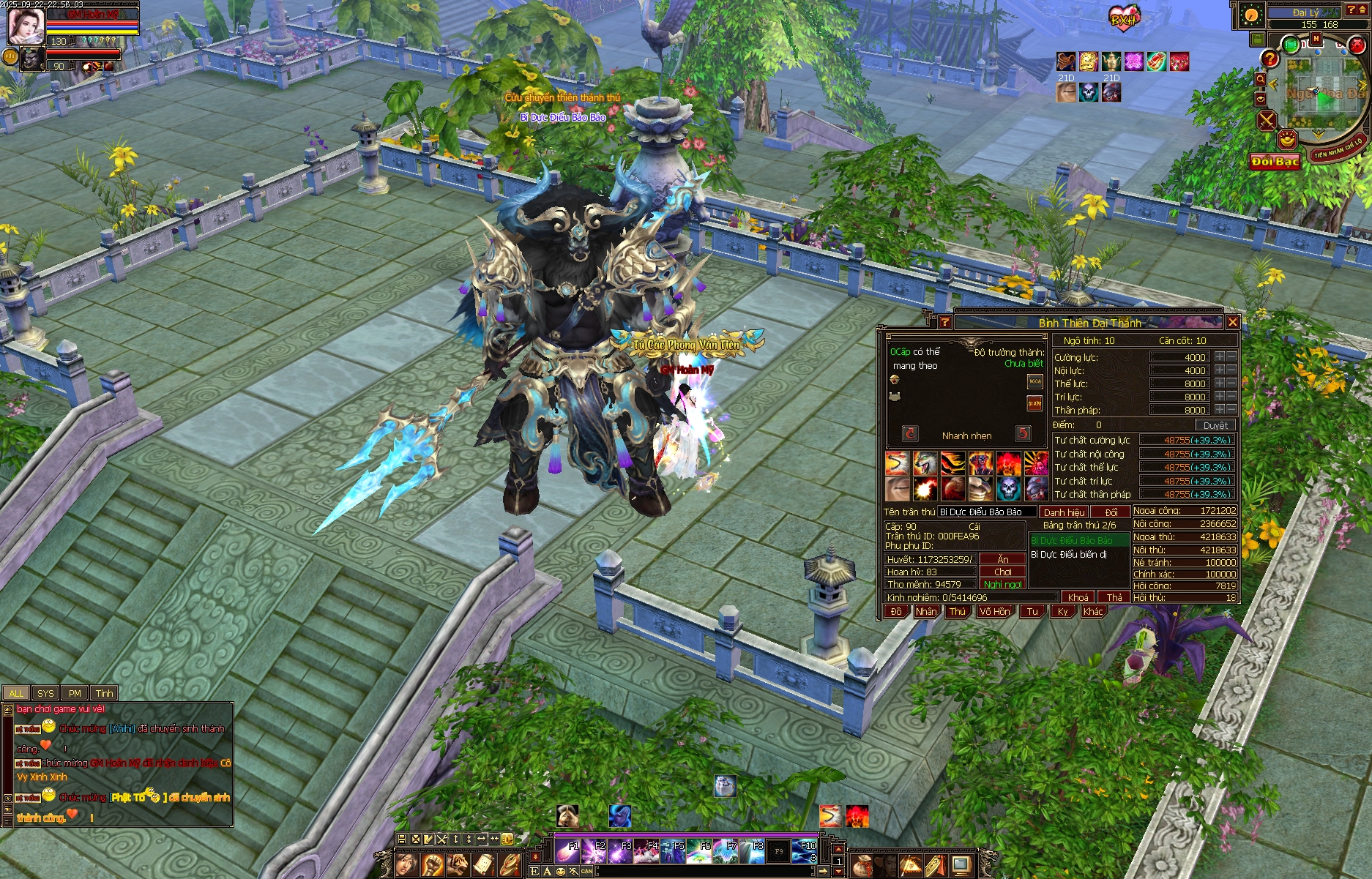Confirm stat points with Duyệt
Viewport: 1372px width, 879px height.
tap(1215, 425)
